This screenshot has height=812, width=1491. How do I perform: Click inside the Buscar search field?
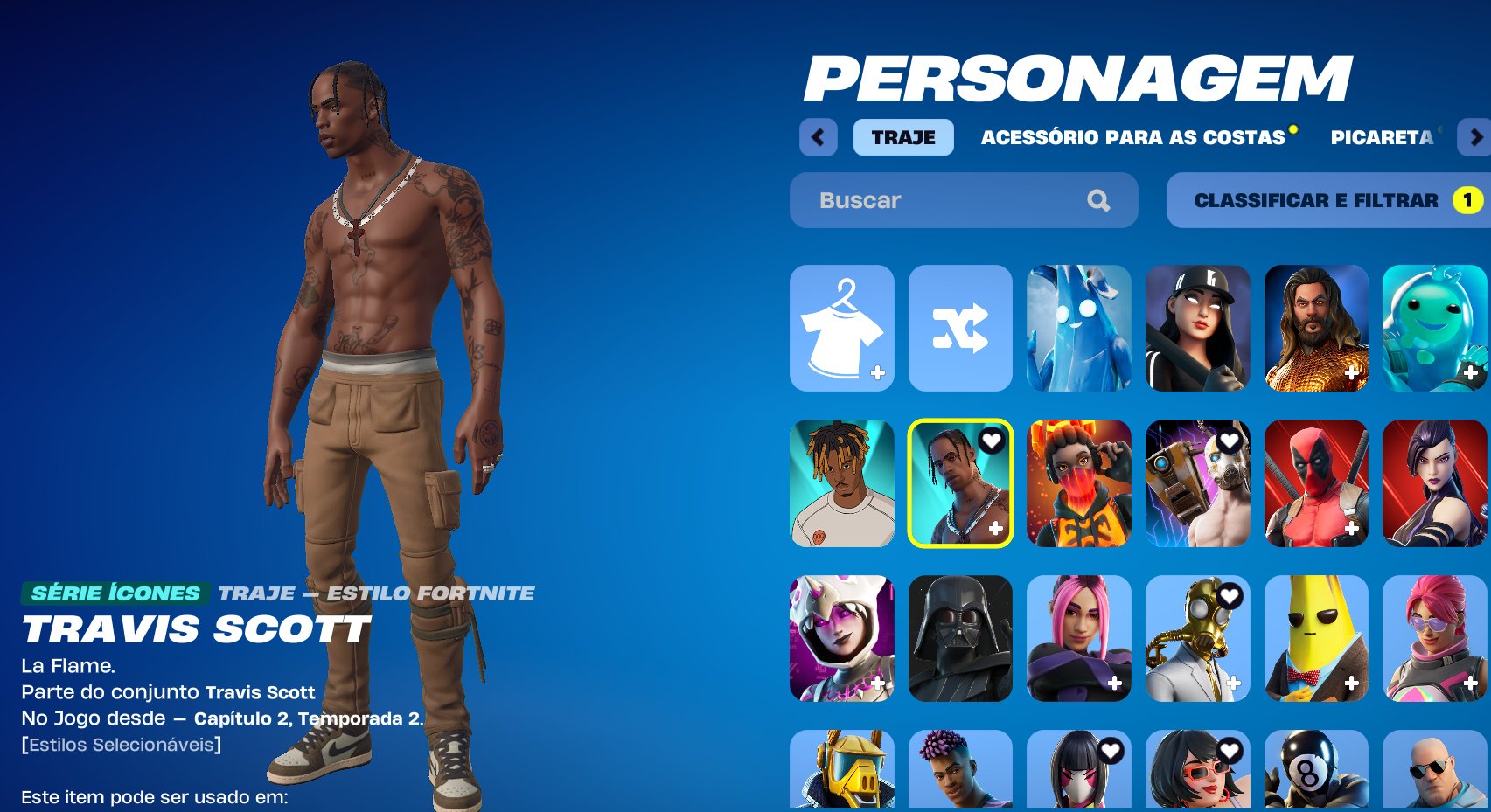(x=927, y=200)
